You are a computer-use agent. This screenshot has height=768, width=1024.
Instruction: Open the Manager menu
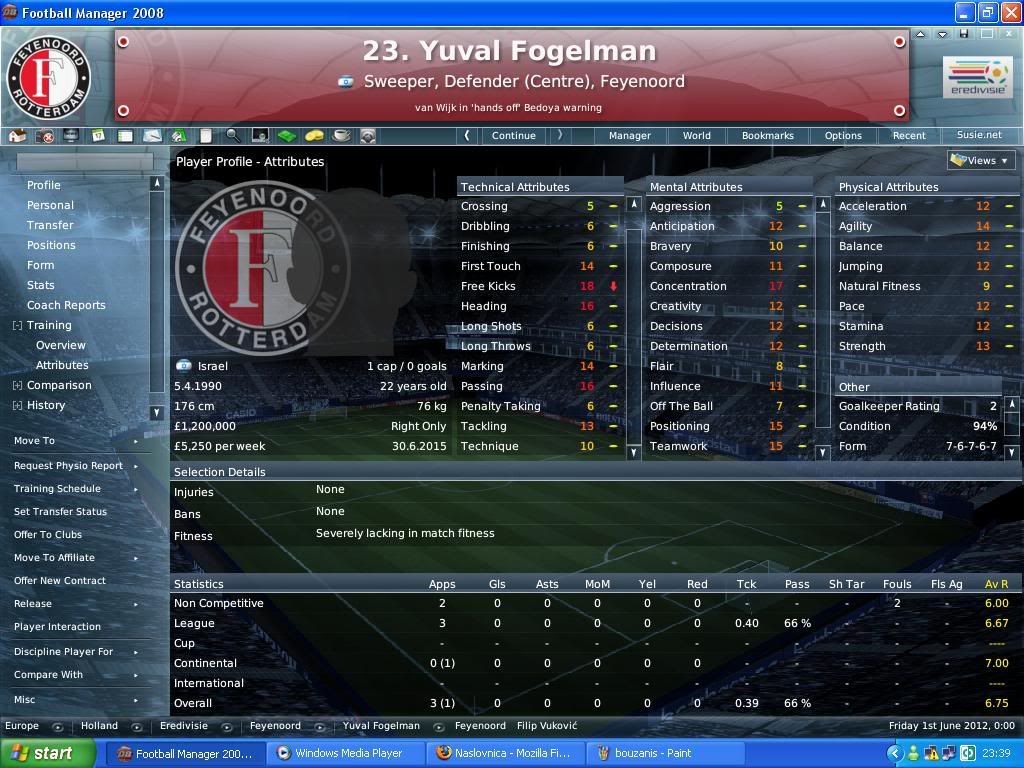pos(630,135)
